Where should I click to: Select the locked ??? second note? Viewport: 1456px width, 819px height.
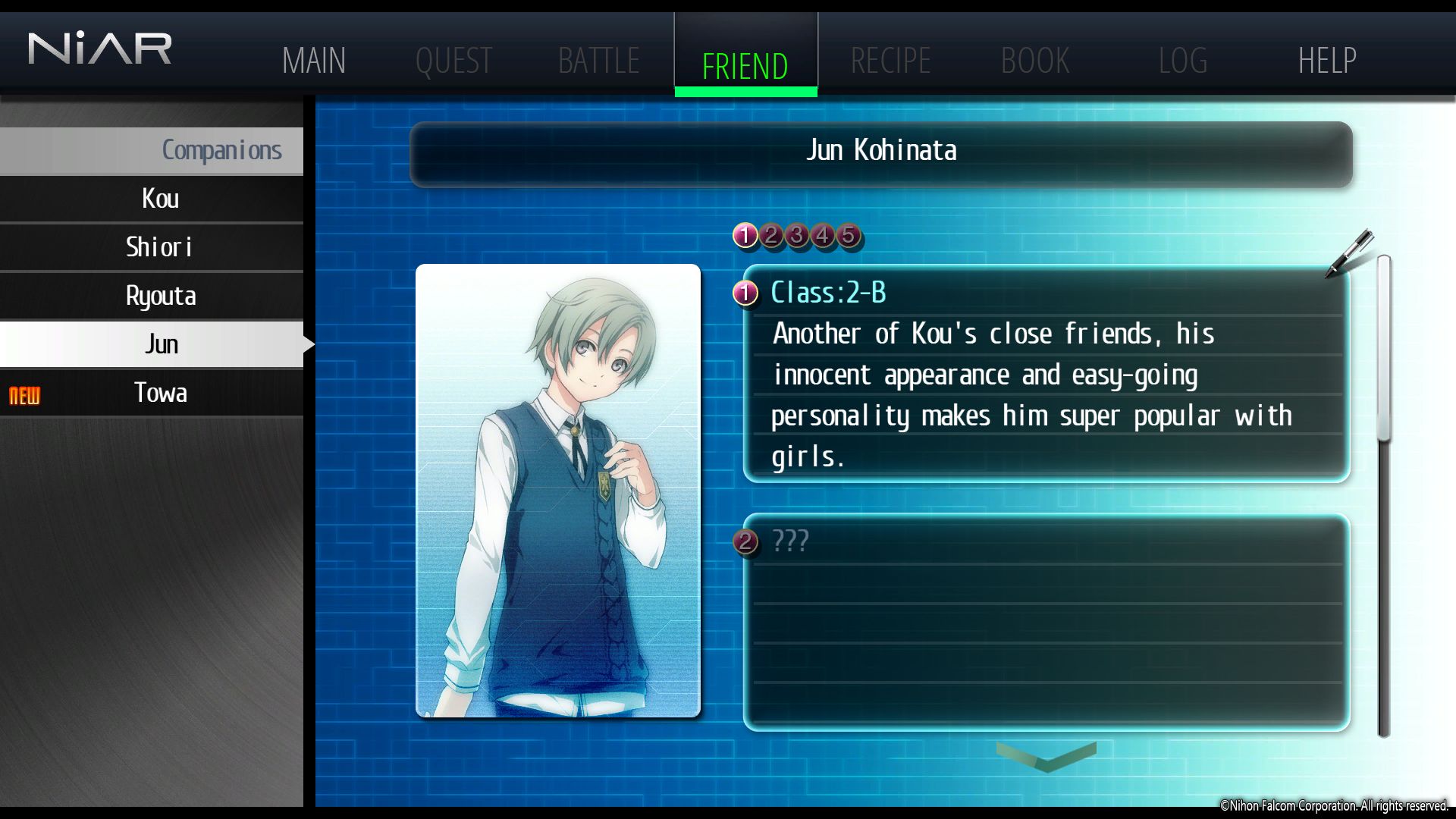(1046, 622)
